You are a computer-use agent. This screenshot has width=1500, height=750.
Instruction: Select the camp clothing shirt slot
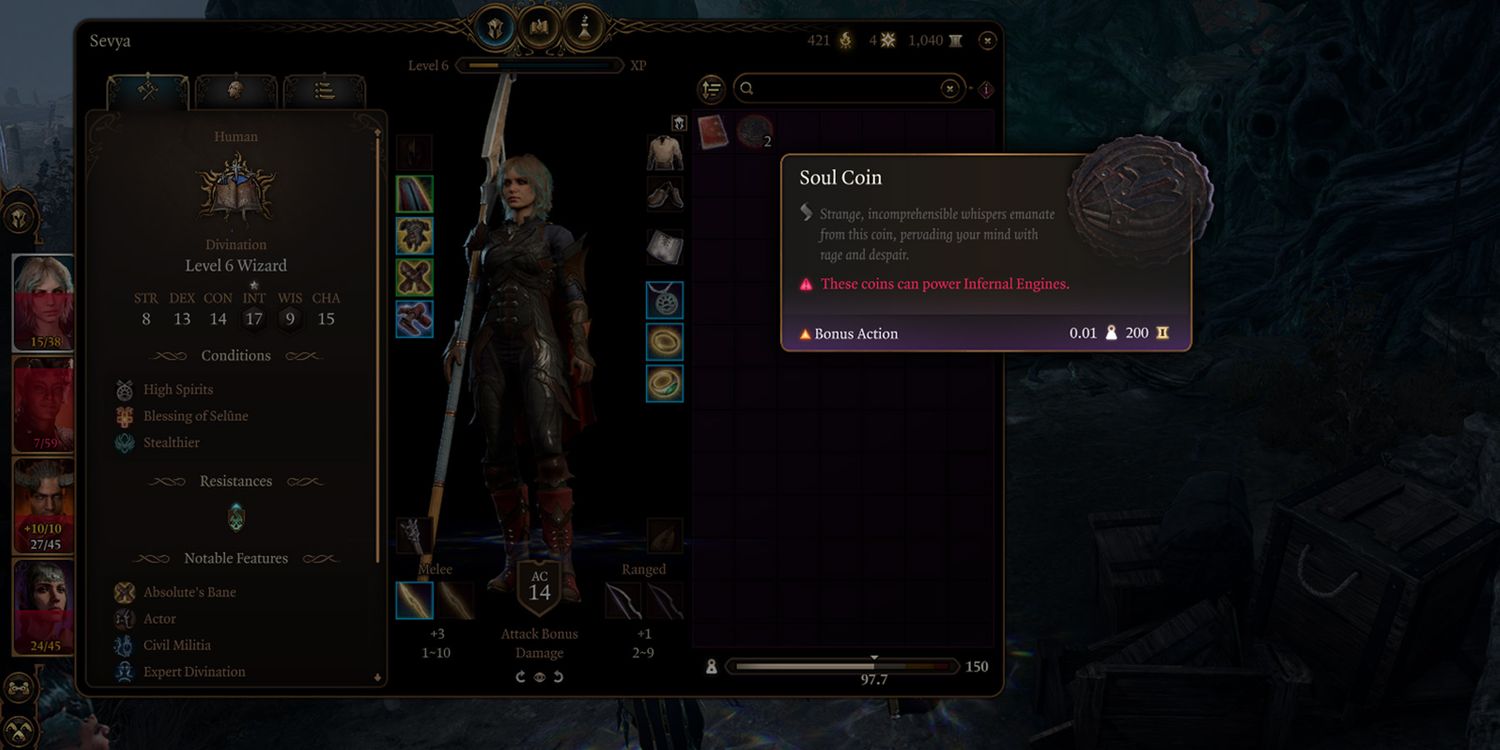click(x=665, y=153)
